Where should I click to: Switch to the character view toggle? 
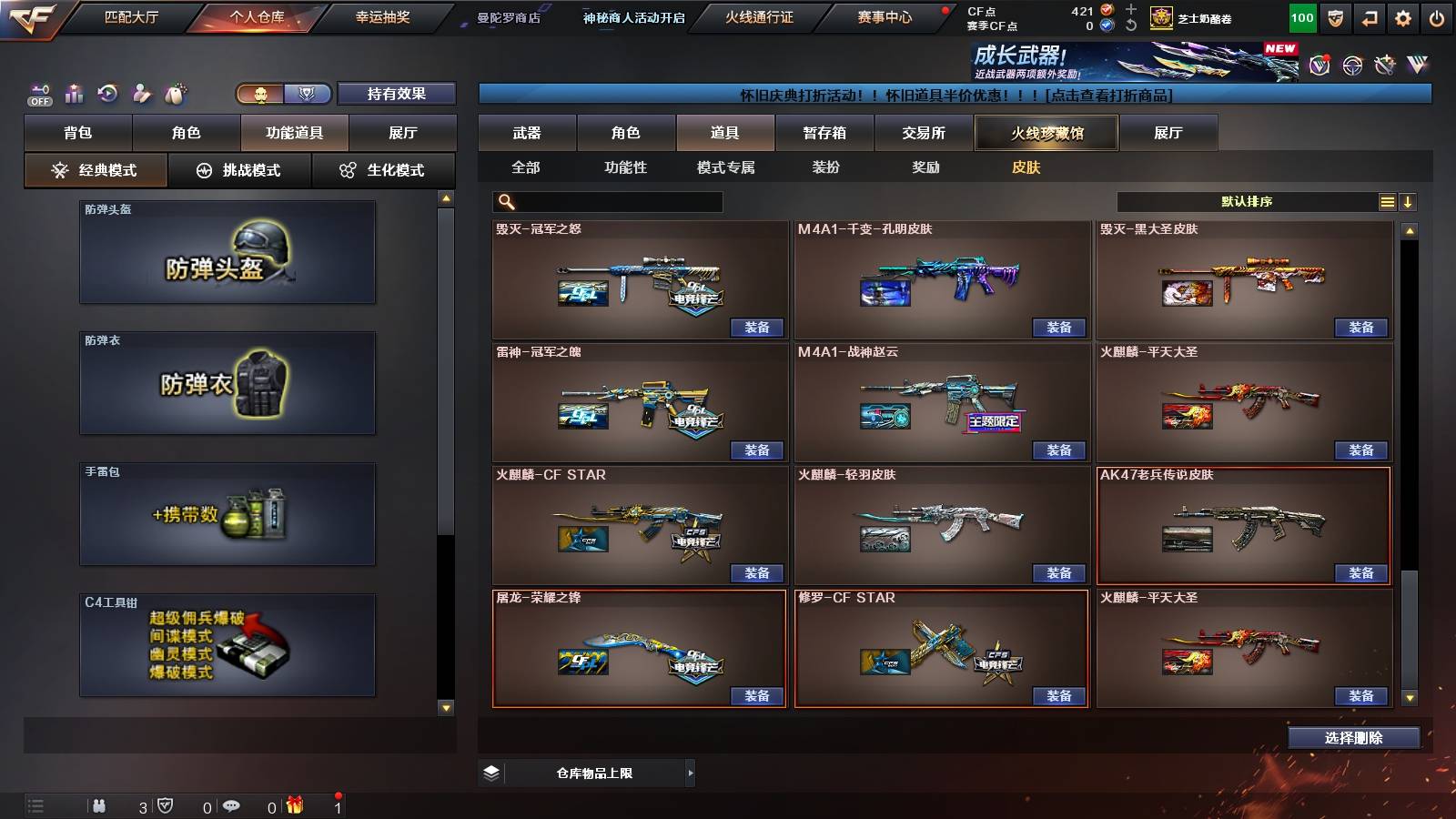click(260, 94)
